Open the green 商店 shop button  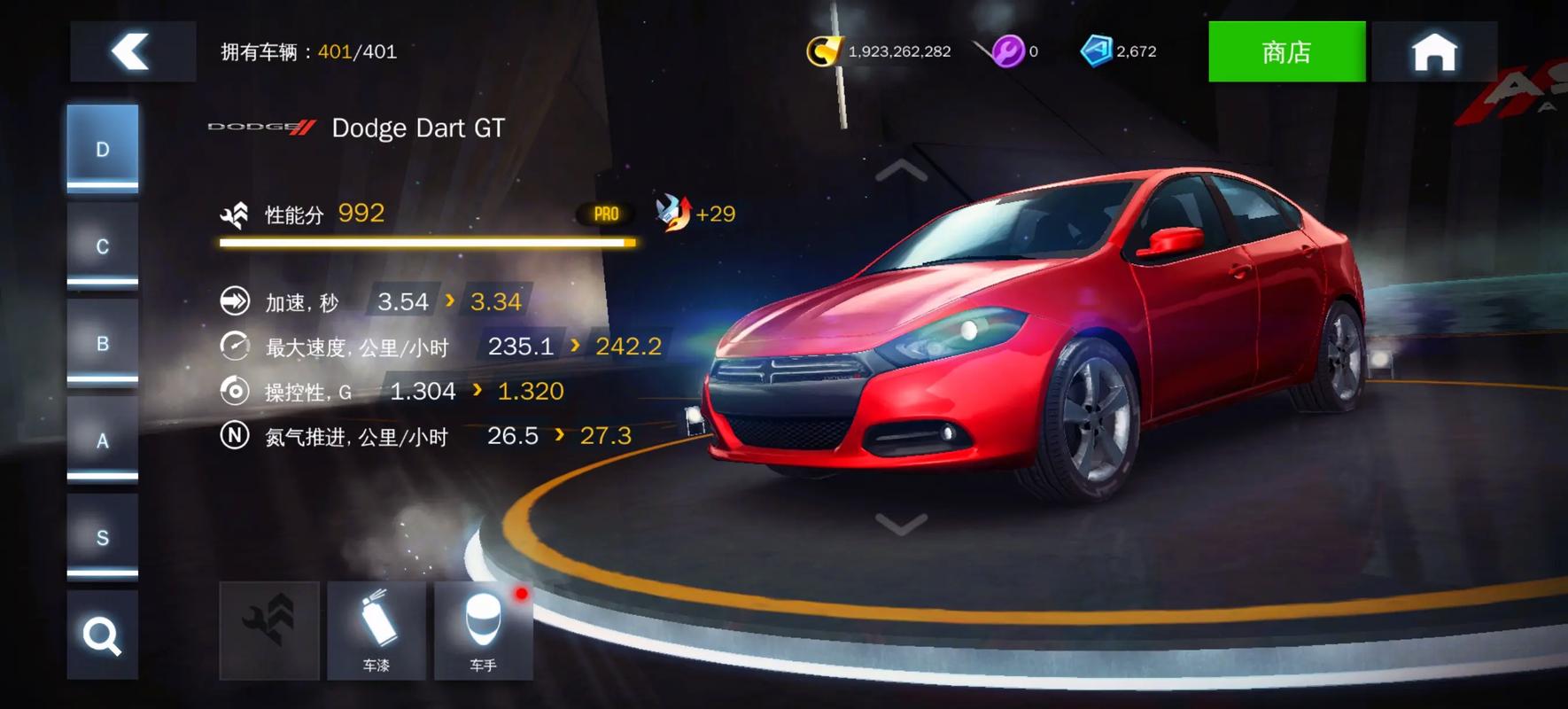1286,51
